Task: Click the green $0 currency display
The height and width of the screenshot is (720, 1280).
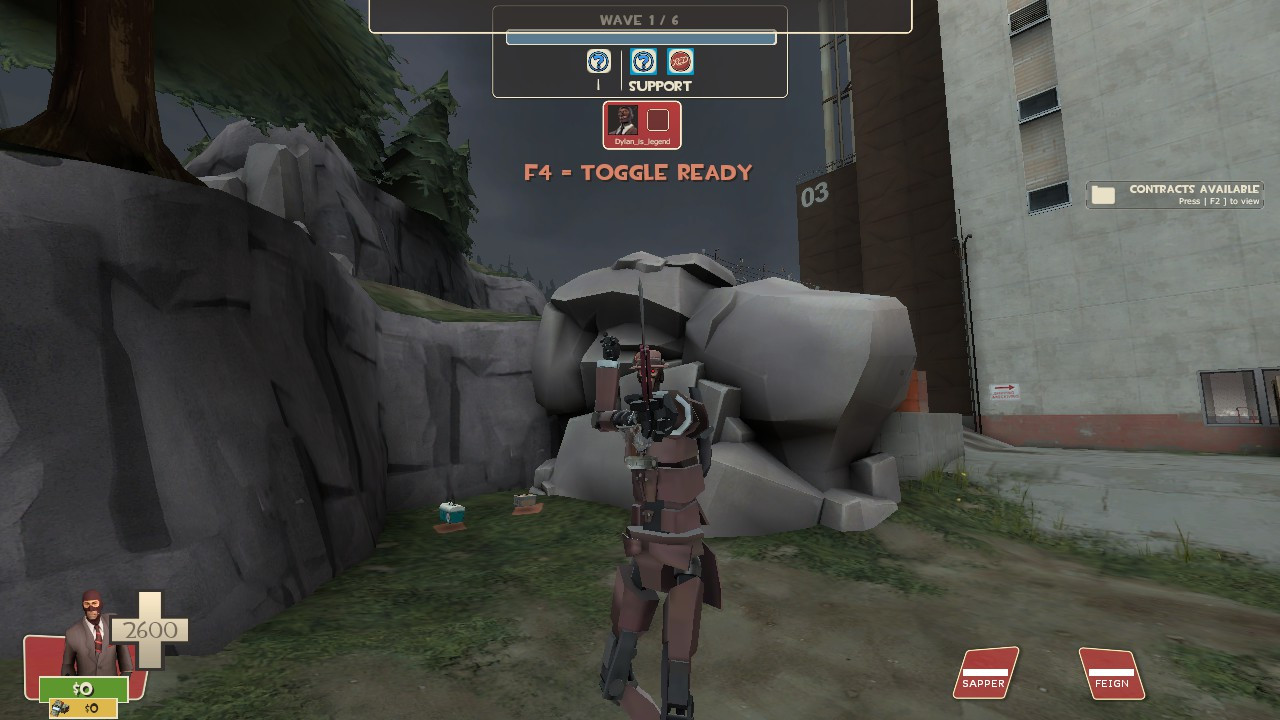Action: pos(82,688)
